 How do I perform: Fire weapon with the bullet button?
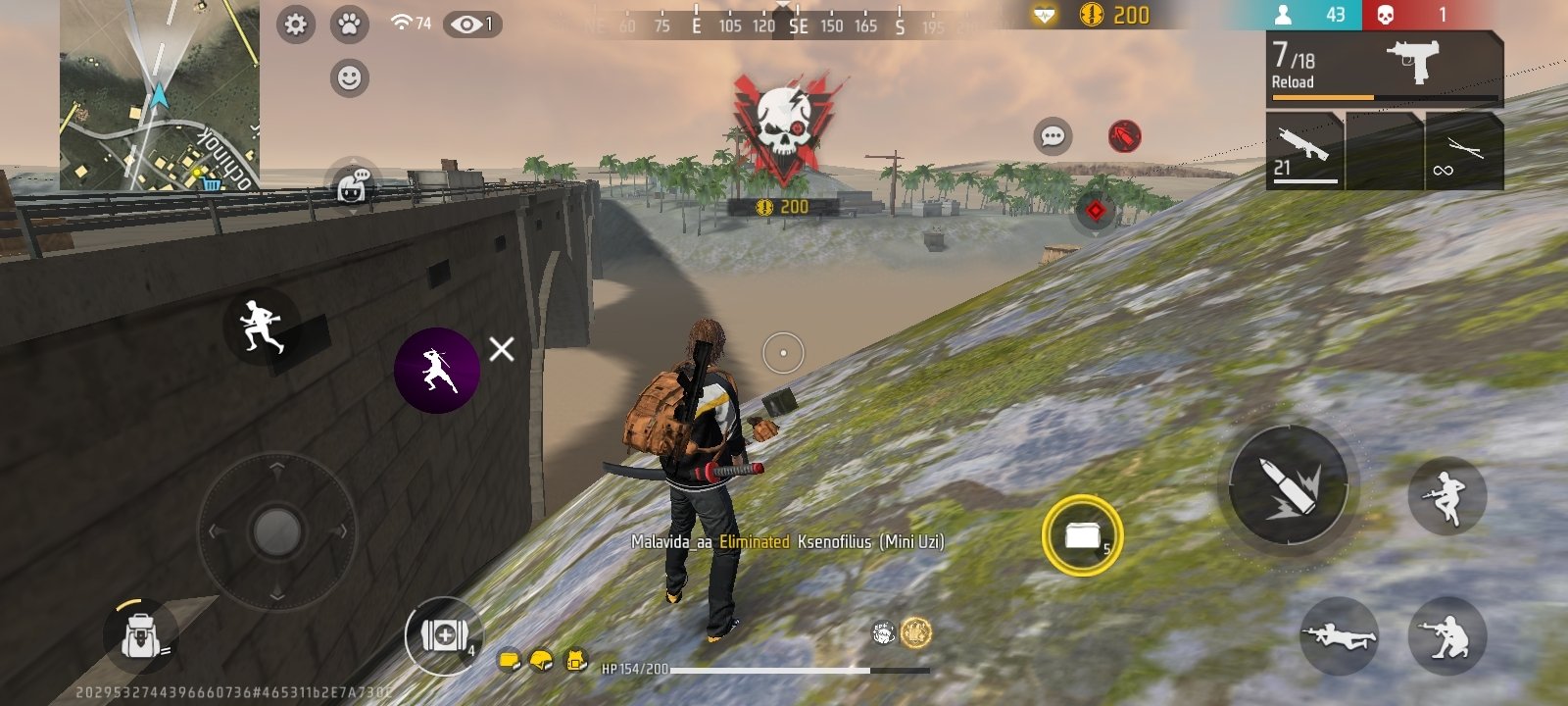click(1288, 485)
